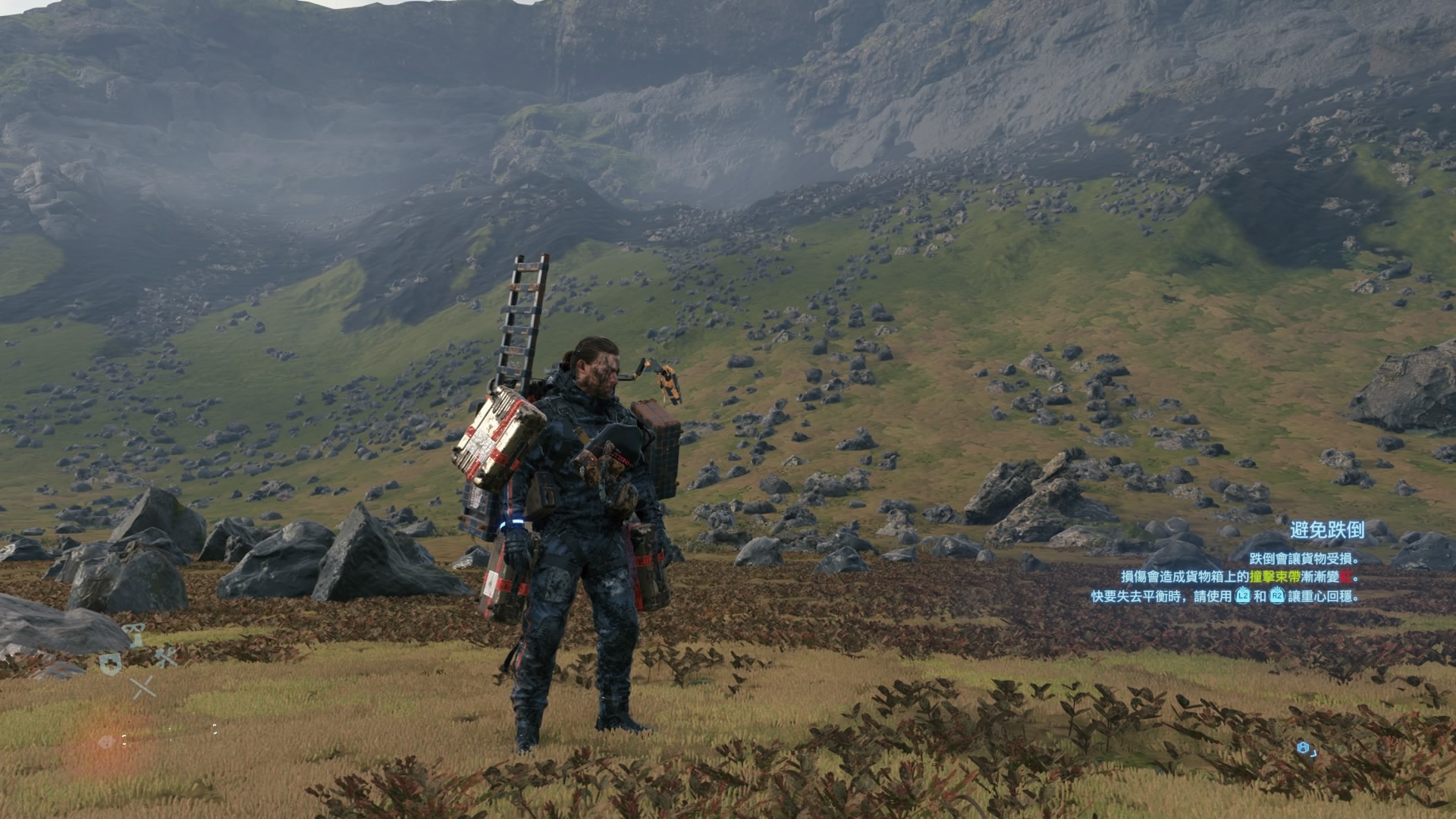Open the shield-with-cross items icon
The height and width of the screenshot is (819, 1456).
[110, 663]
